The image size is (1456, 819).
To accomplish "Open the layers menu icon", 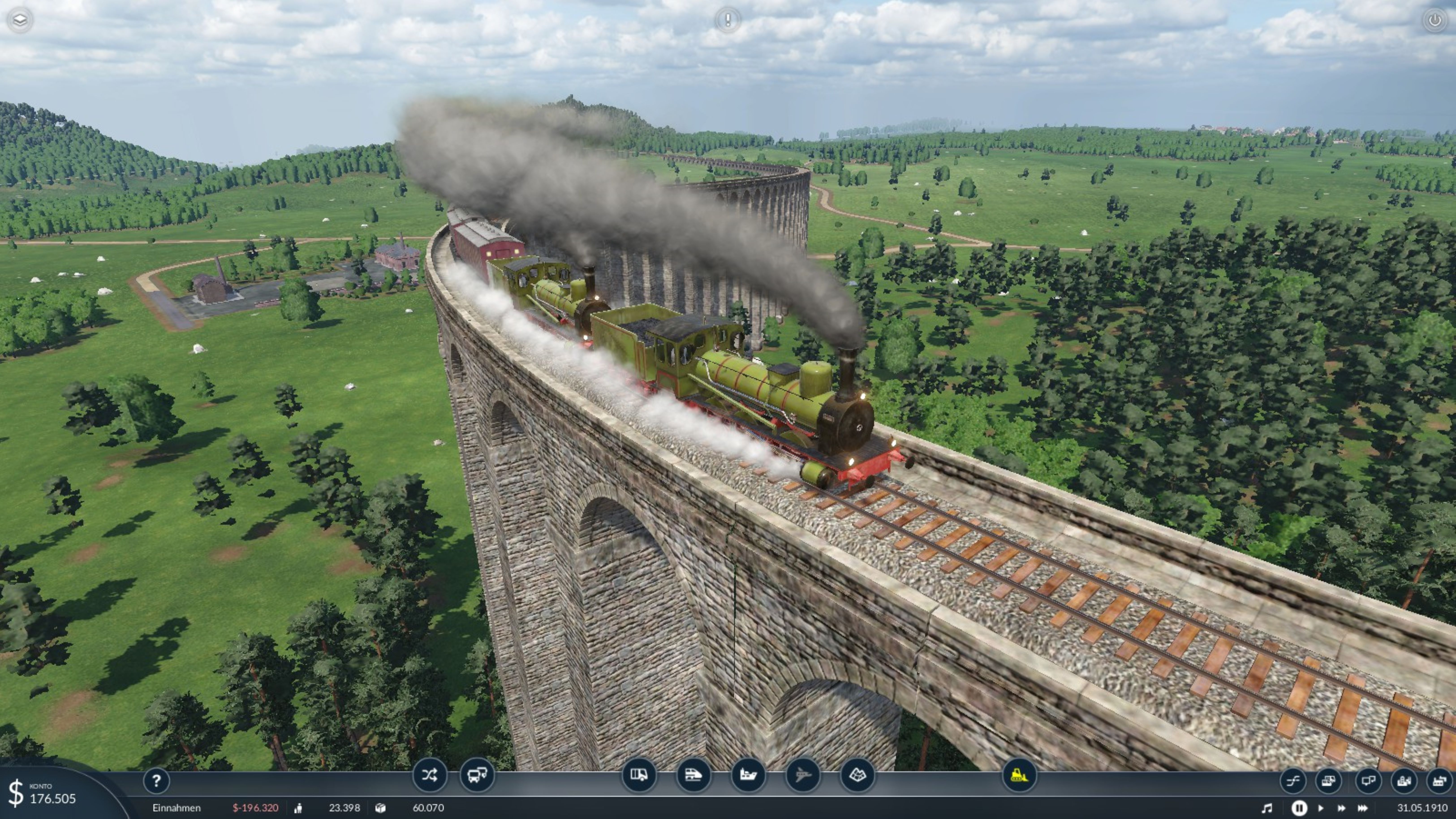I will 20,20.
